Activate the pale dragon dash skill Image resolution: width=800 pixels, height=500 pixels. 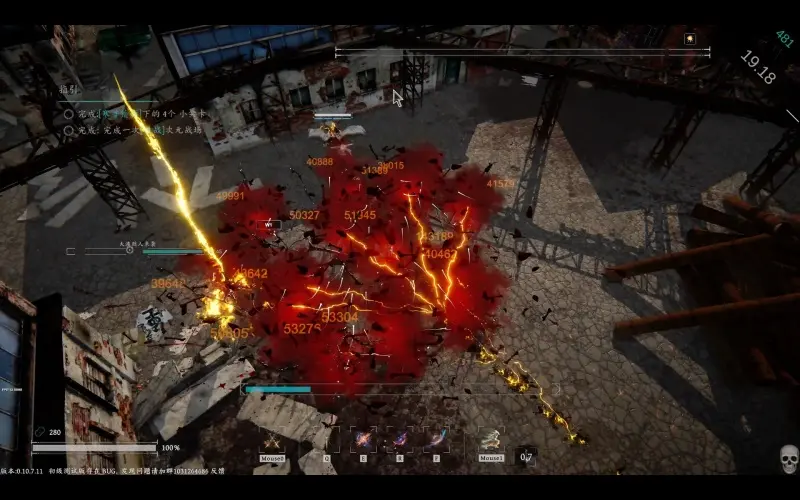click(x=490, y=440)
